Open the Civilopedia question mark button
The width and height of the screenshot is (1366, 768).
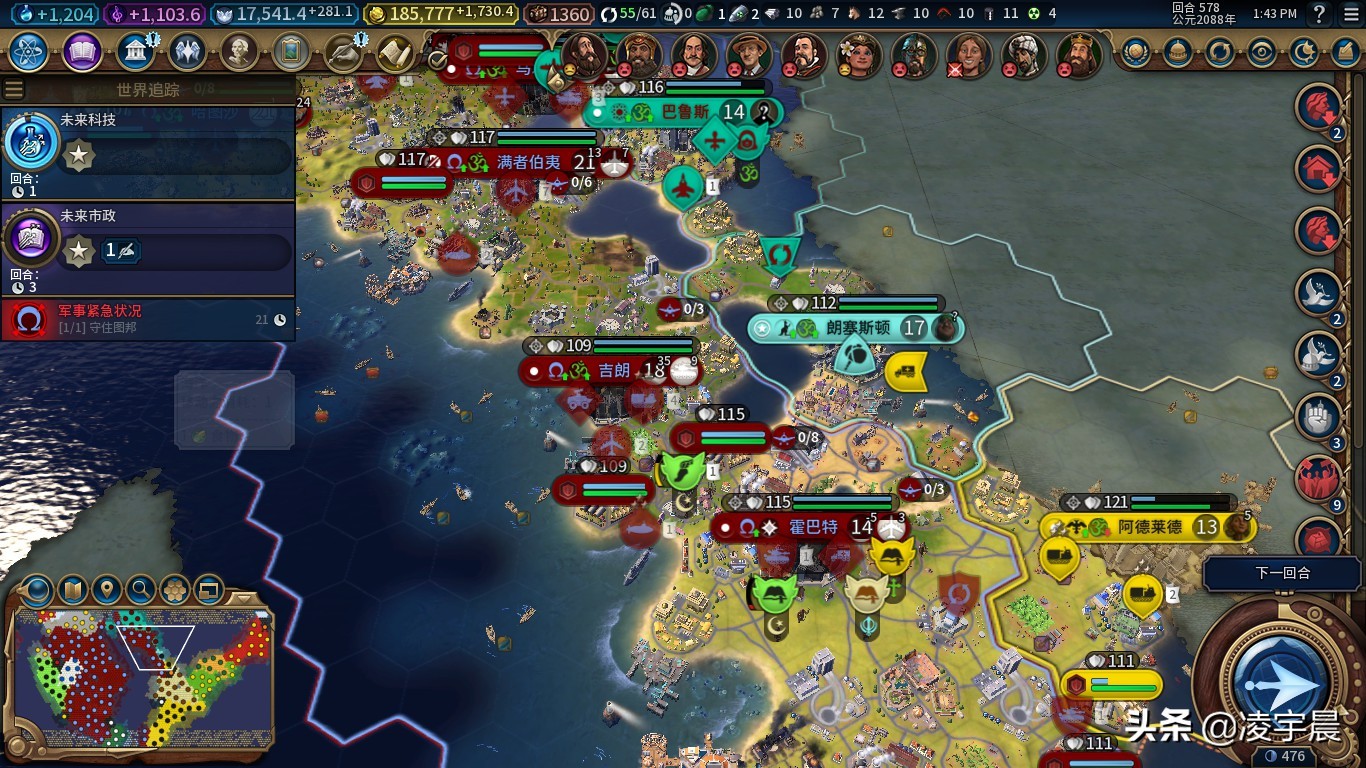[1319, 14]
